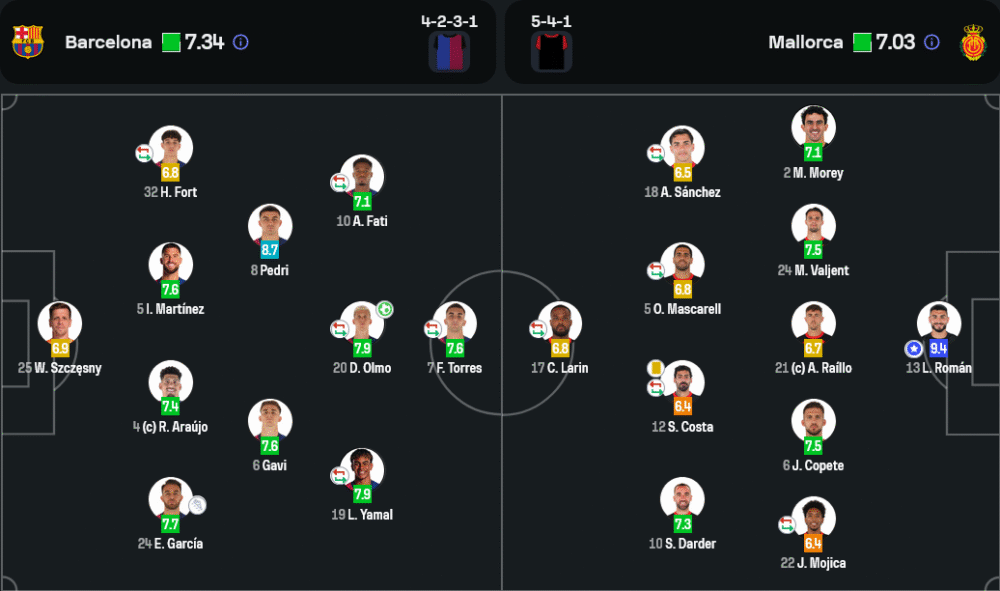
Task: Show R. Araújo's player stats
Action: 171,384
